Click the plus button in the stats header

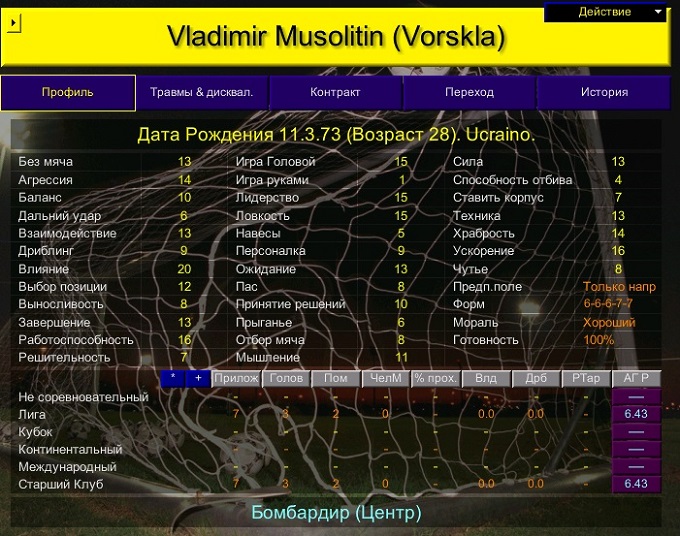(198, 379)
